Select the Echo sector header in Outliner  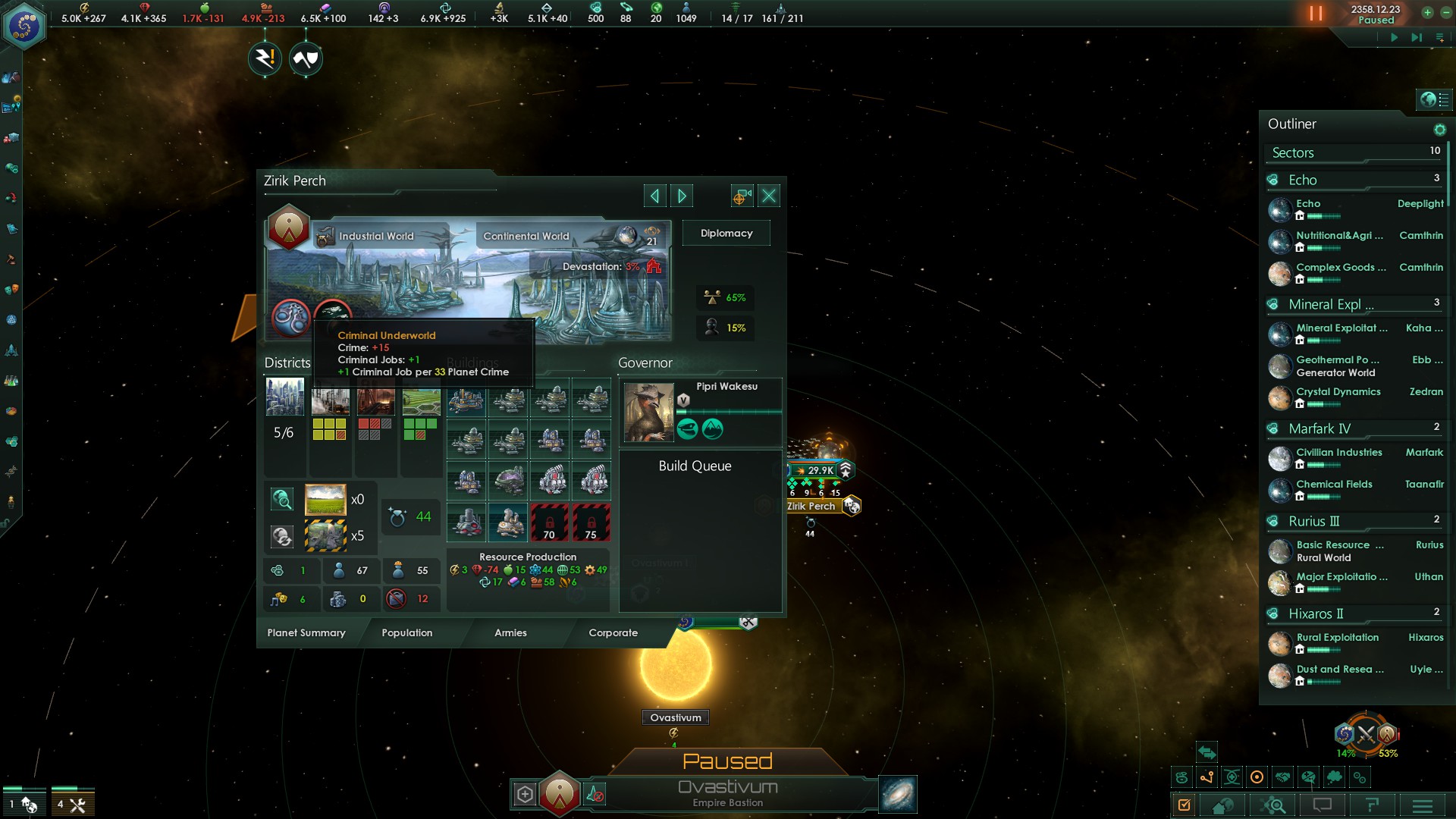tap(1302, 180)
